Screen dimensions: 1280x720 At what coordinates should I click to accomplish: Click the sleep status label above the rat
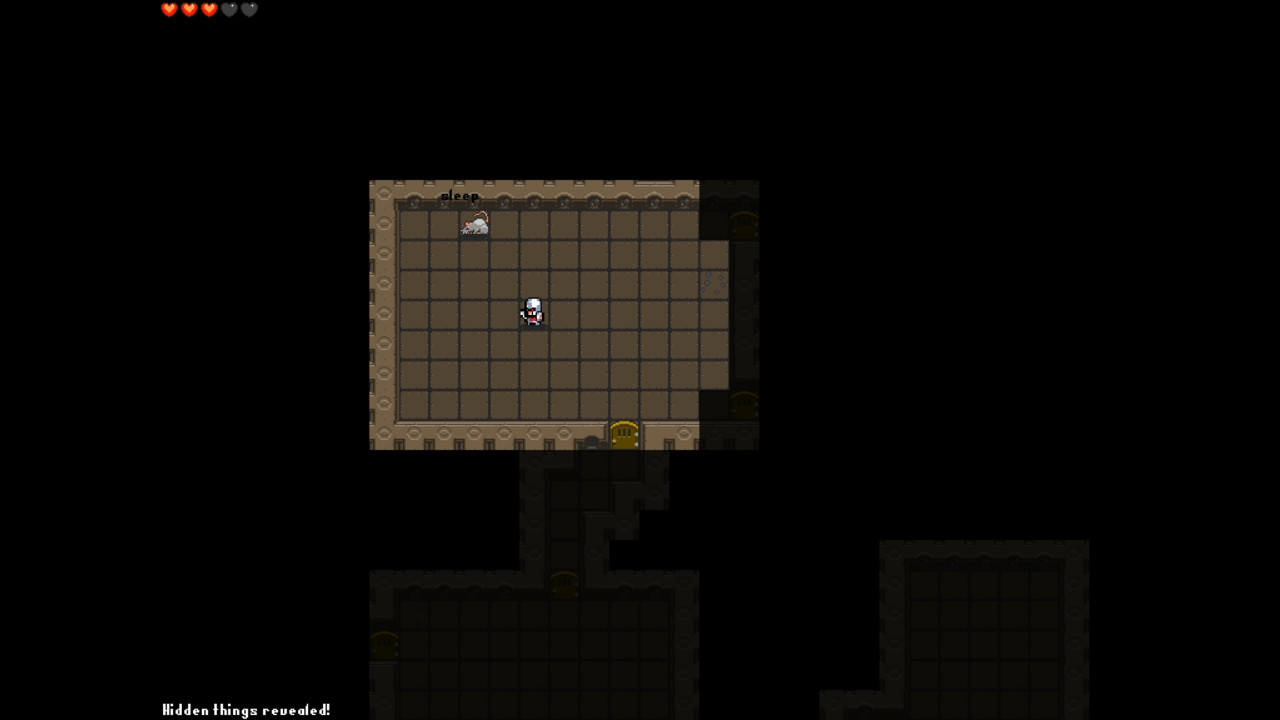[x=460, y=196]
